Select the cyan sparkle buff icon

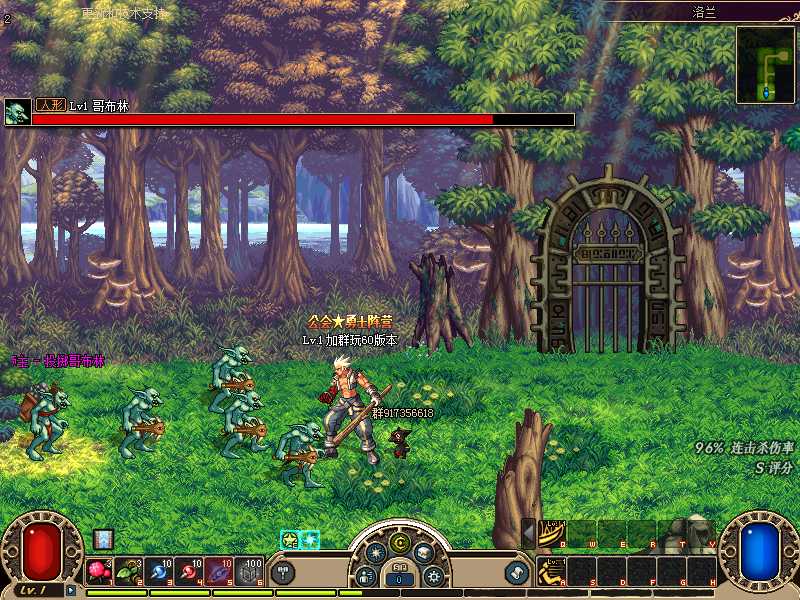click(x=310, y=539)
